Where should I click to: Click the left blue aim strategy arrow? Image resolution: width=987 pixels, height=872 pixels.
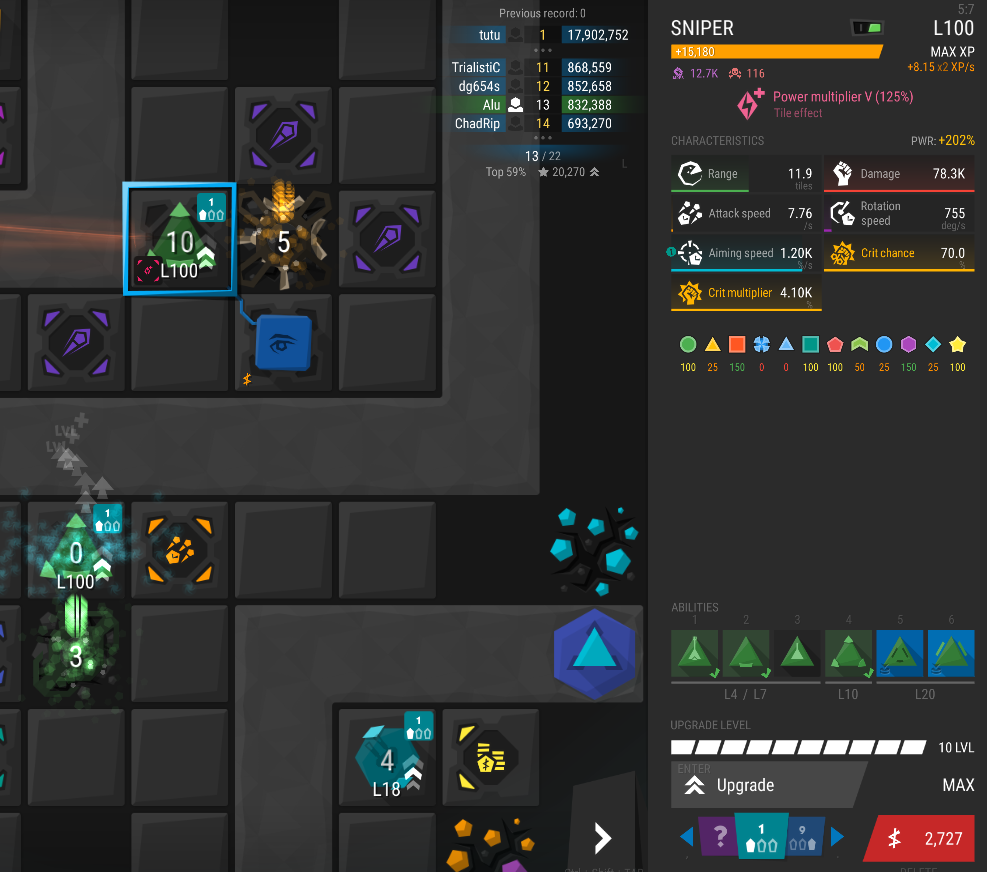coord(687,836)
